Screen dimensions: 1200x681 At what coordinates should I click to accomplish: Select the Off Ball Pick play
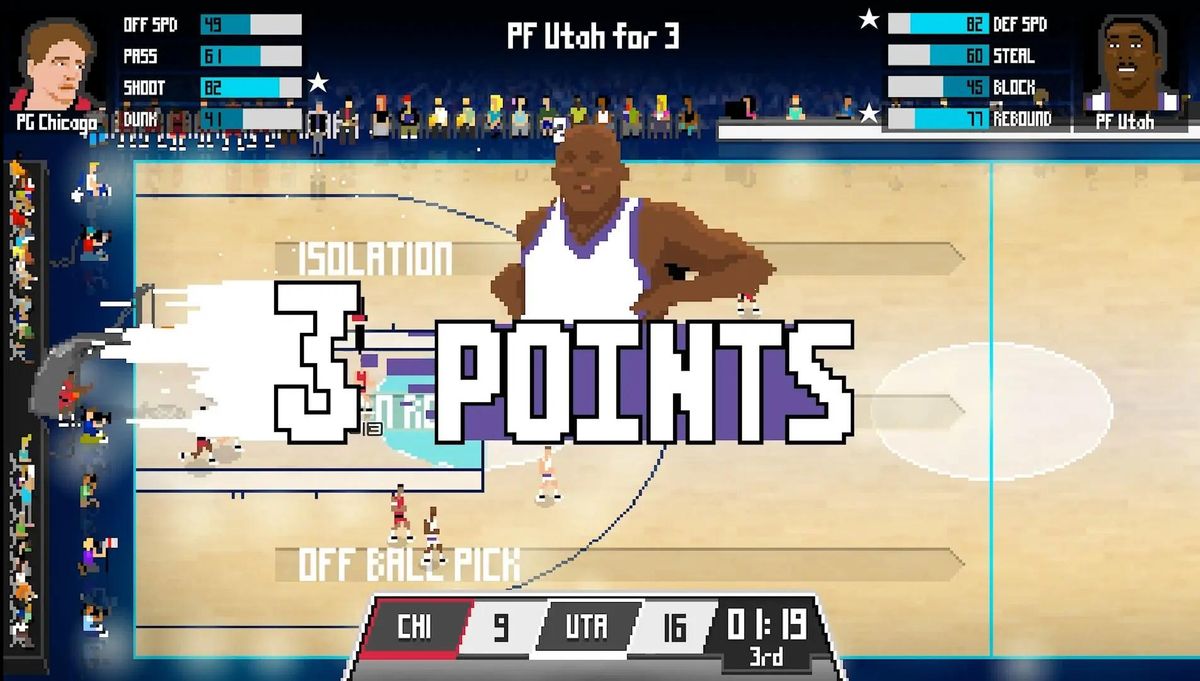tap(410, 564)
